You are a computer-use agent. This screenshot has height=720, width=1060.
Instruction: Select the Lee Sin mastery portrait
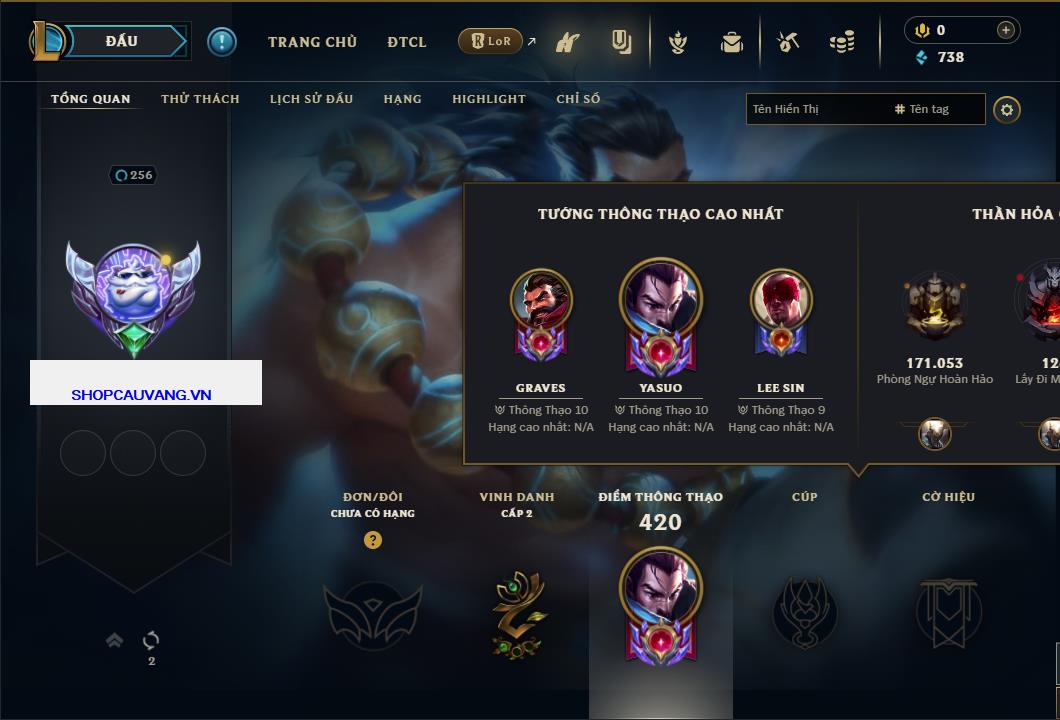coord(781,300)
